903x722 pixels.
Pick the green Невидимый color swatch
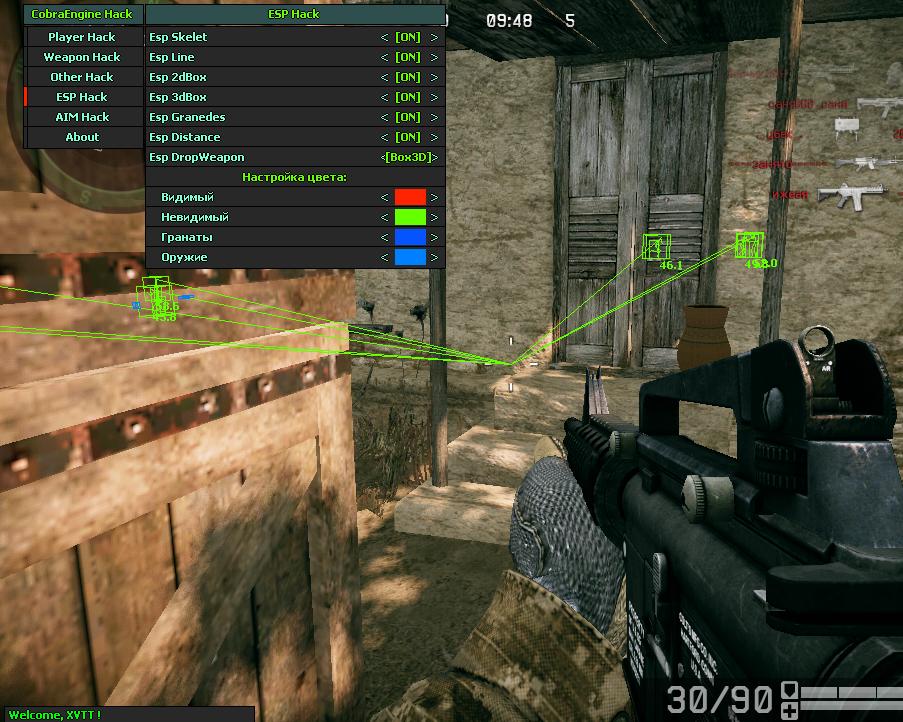pyautogui.click(x=410, y=217)
